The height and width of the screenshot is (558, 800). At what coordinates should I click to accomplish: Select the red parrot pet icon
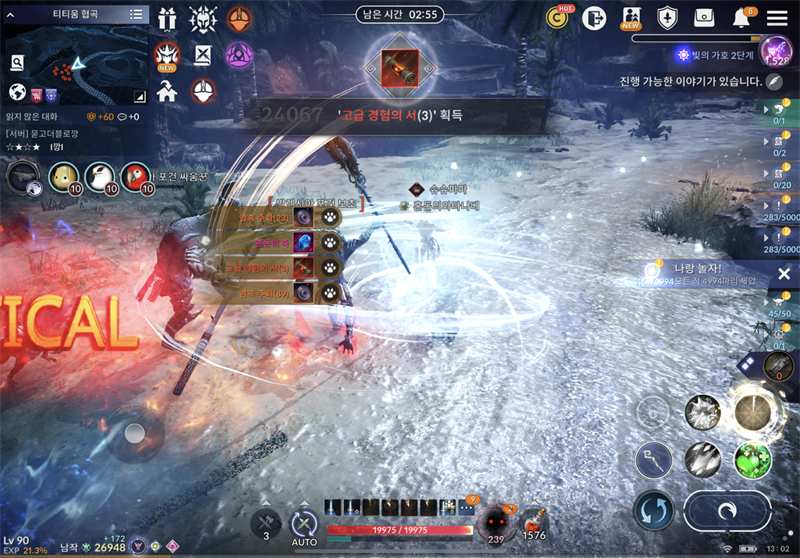137,176
